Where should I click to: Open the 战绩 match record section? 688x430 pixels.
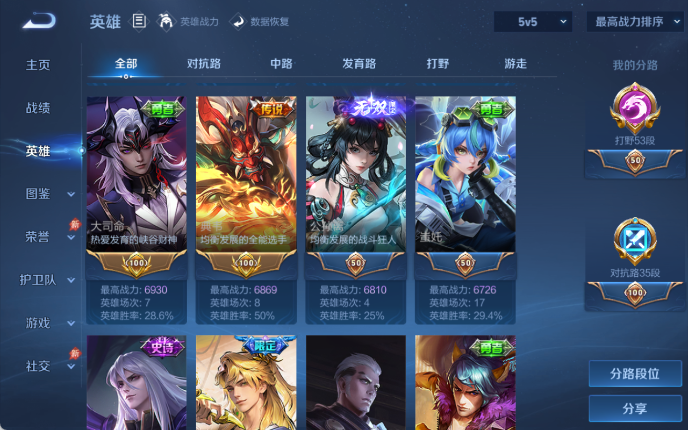38,107
